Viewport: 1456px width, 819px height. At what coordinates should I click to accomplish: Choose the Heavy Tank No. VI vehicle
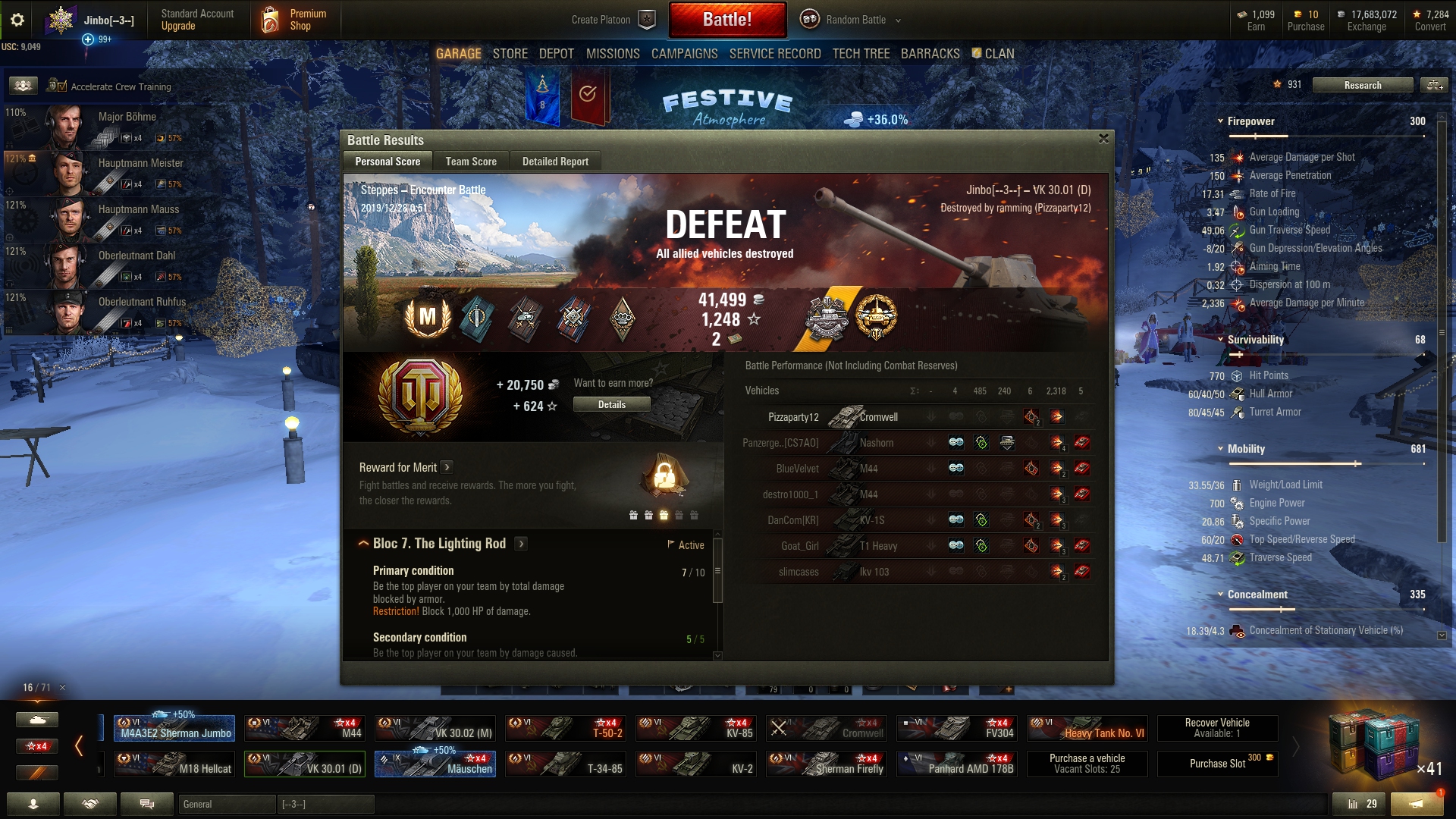tap(1087, 728)
